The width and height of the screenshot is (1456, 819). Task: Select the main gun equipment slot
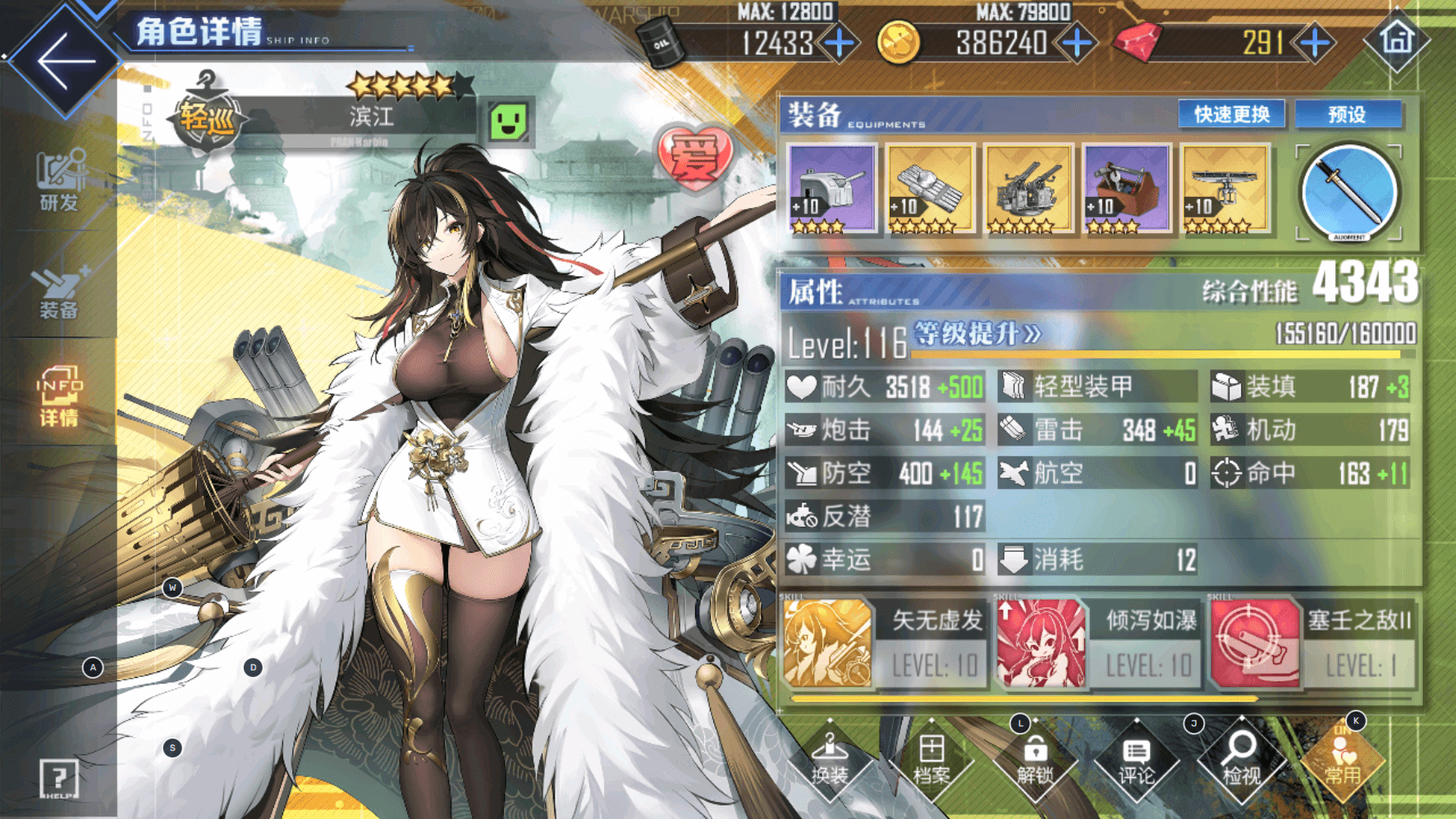(831, 189)
